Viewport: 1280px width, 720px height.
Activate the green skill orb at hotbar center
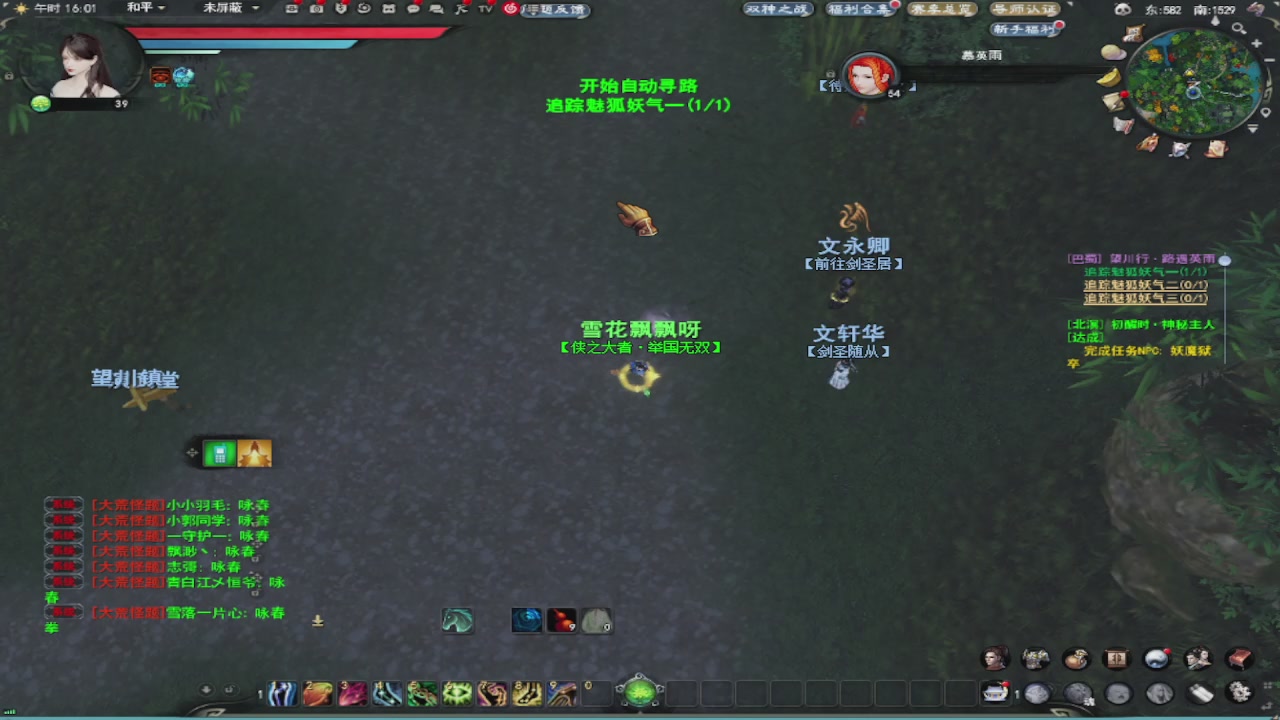(638, 690)
